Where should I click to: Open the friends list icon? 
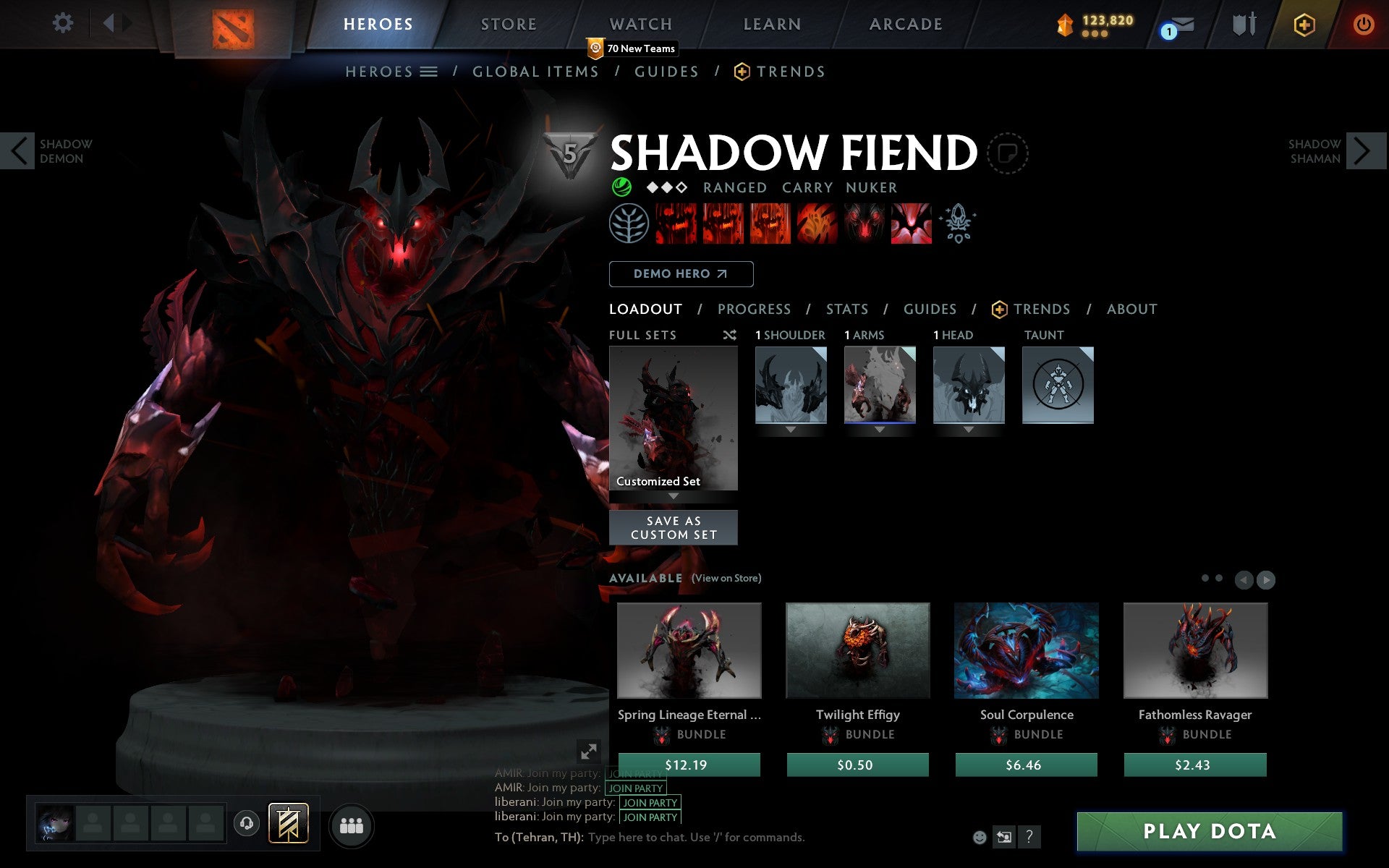click(x=352, y=824)
